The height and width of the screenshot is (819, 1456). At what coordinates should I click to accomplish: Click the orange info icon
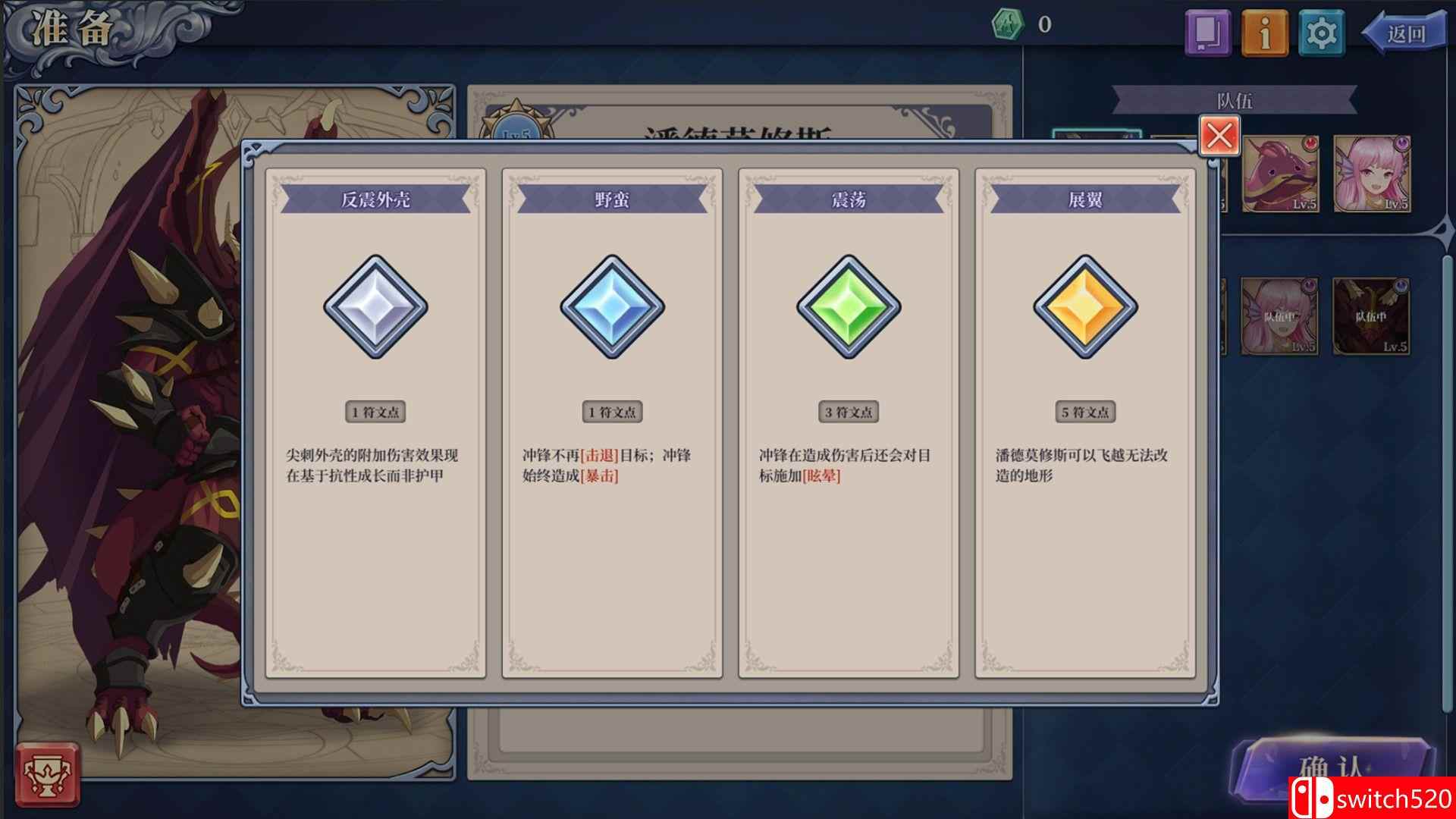coord(1263,32)
